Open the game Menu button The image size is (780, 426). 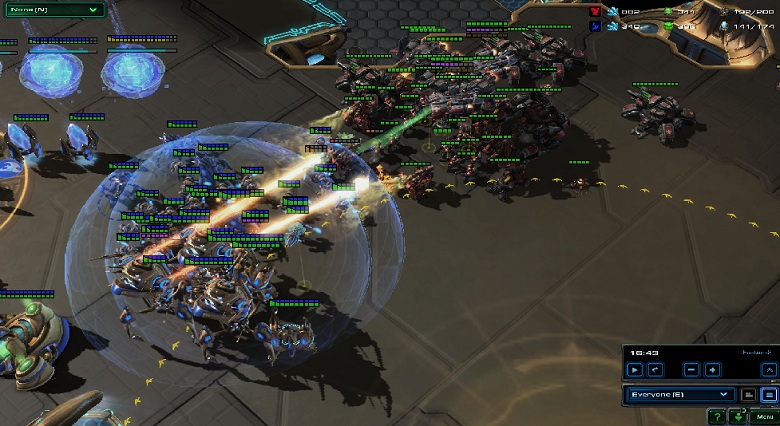coord(765,416)
